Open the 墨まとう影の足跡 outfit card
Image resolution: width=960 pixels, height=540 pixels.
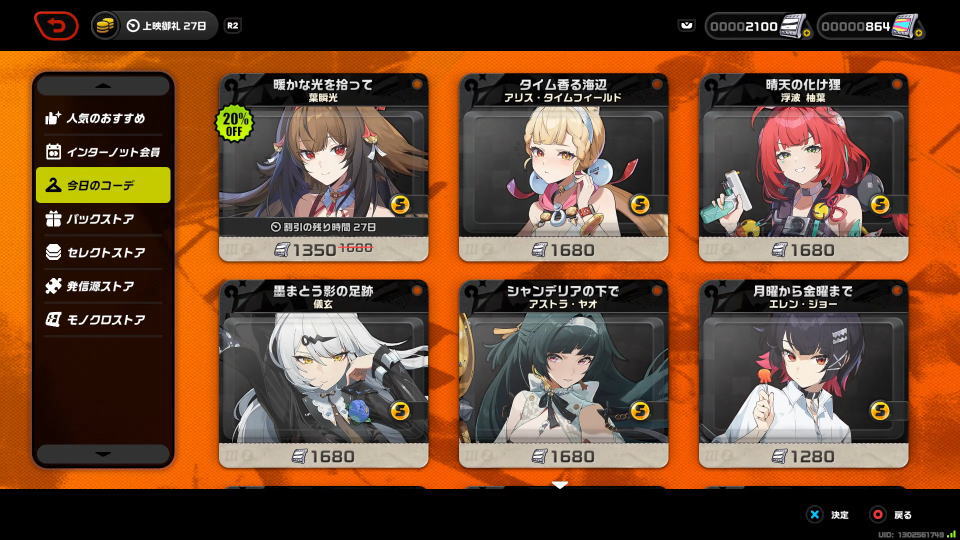coord(324,374)
